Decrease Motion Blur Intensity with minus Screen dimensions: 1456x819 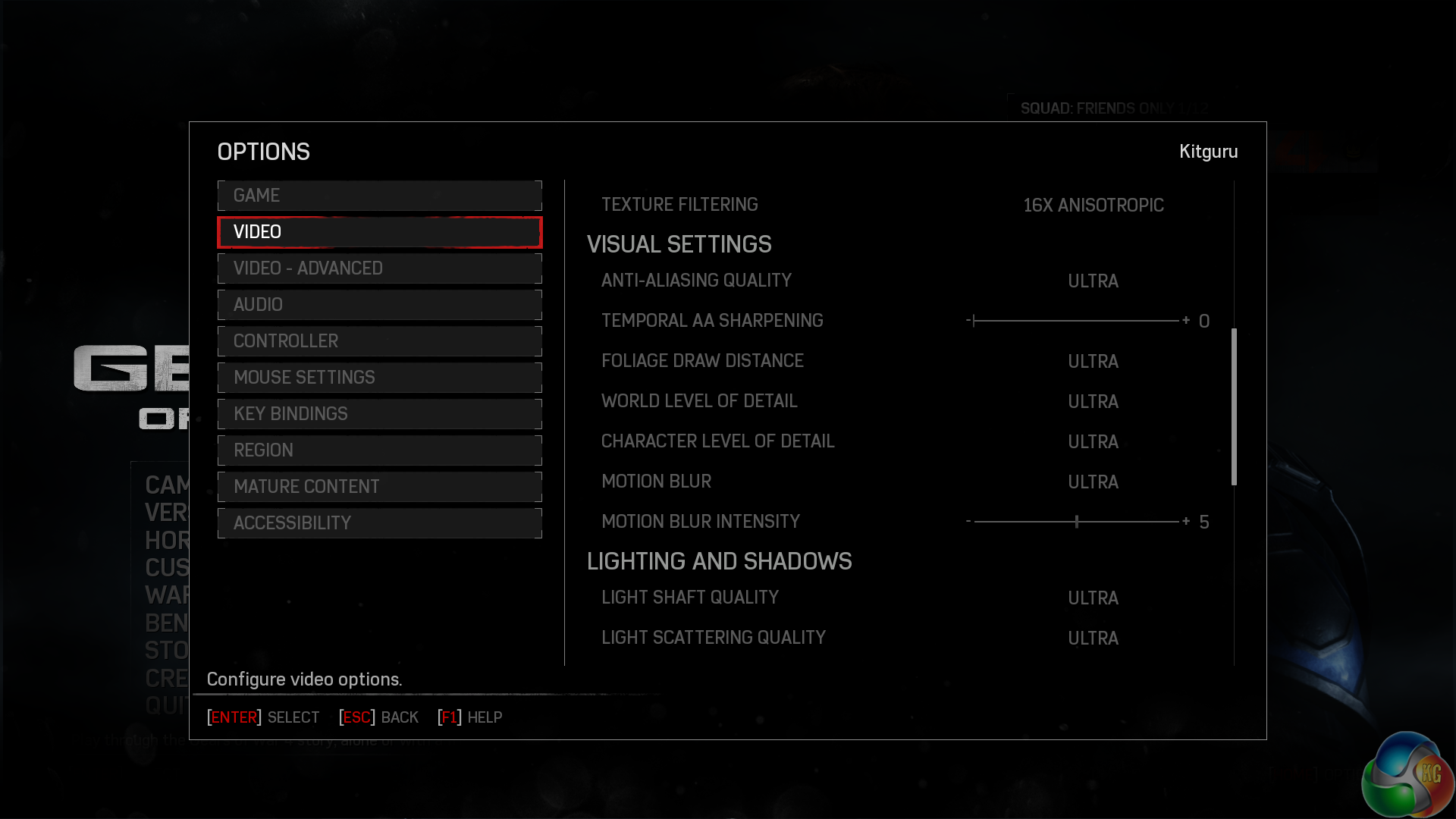point(968,522)
